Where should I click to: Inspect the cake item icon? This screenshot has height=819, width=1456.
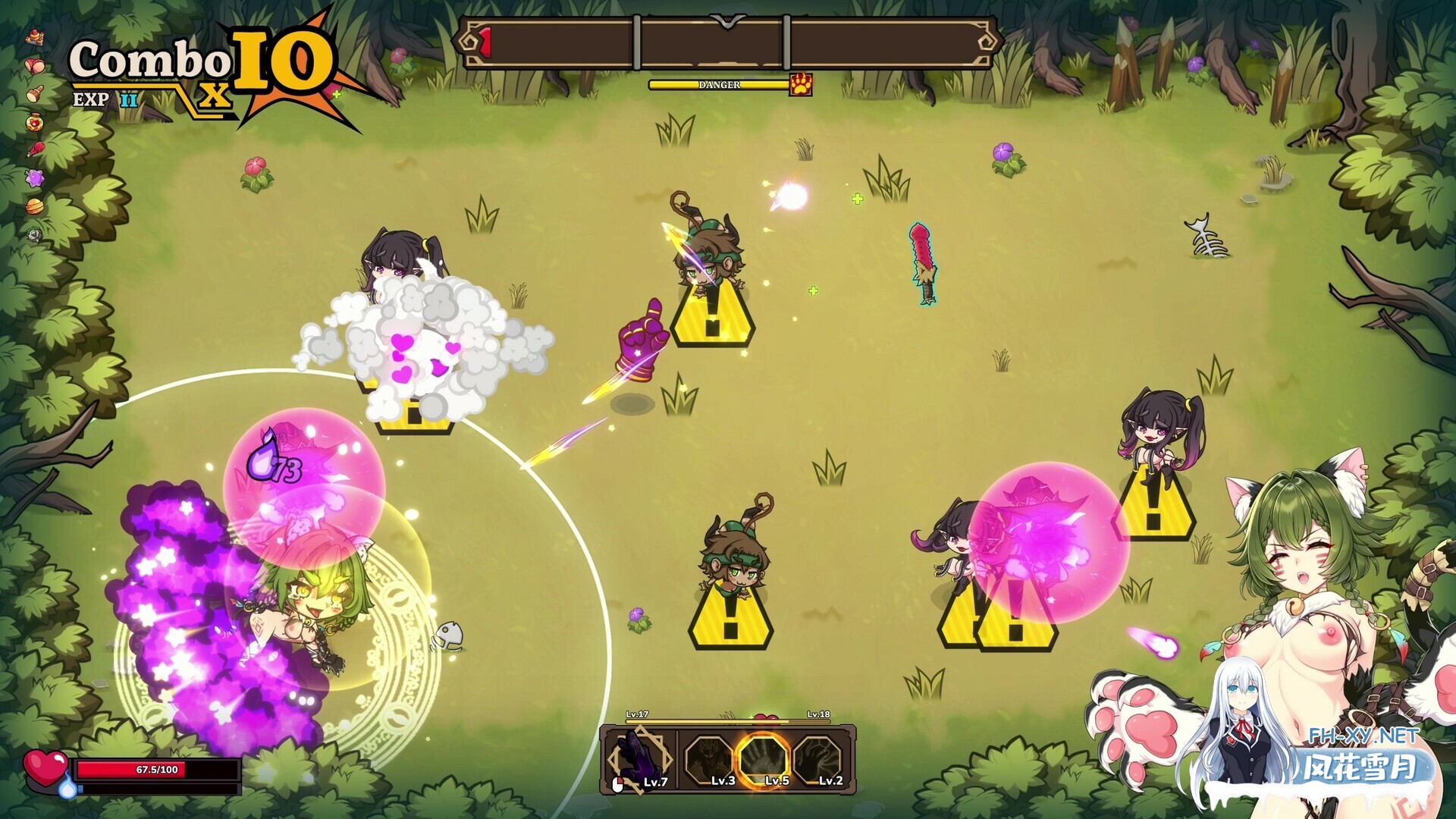pos(35,37)
